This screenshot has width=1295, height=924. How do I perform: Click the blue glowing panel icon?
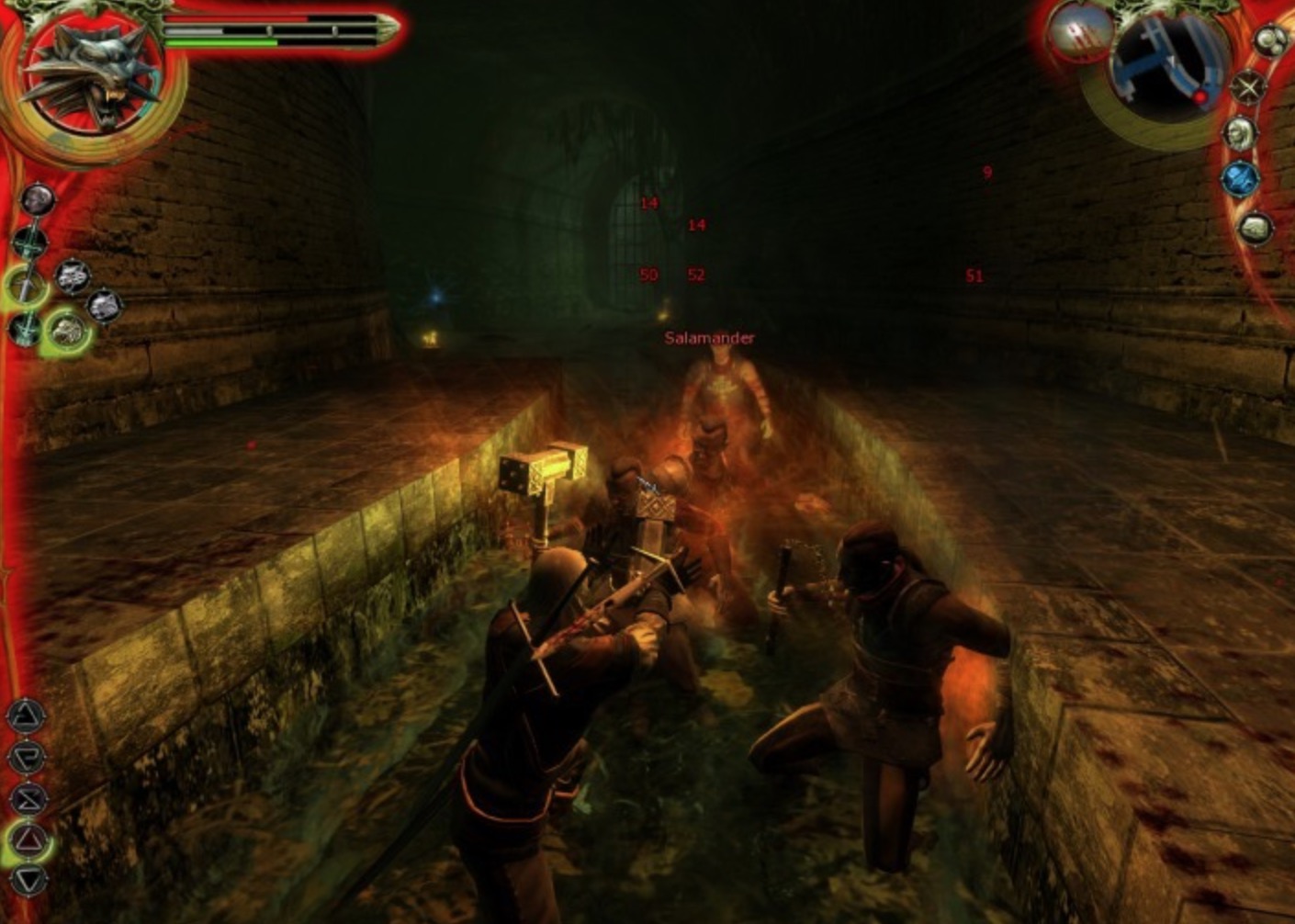click(1240, 179)
